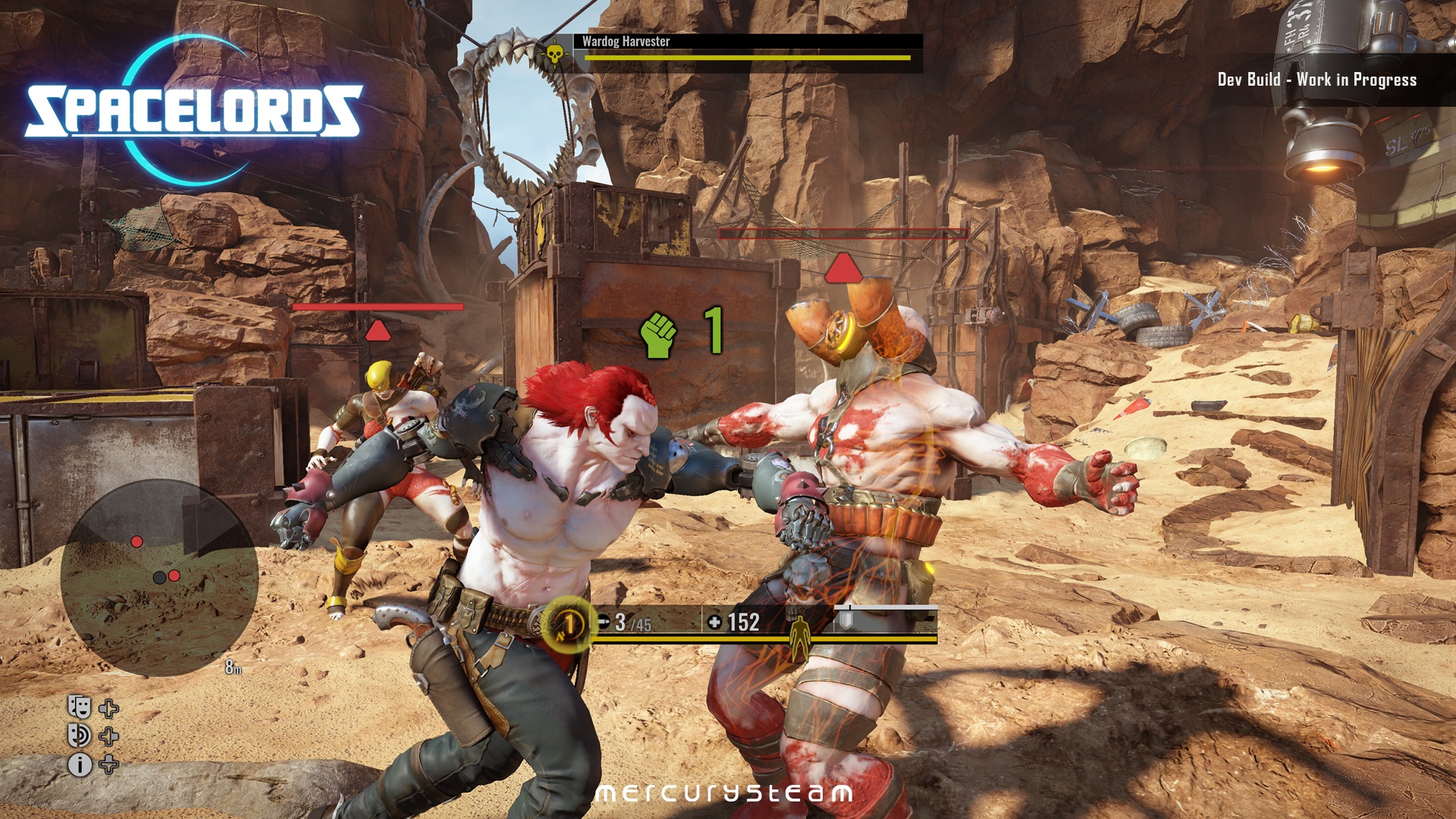Click the yellow skull icon beside Wardog Harvester
Screen dimensions: 1456x819
pos(555,53)
